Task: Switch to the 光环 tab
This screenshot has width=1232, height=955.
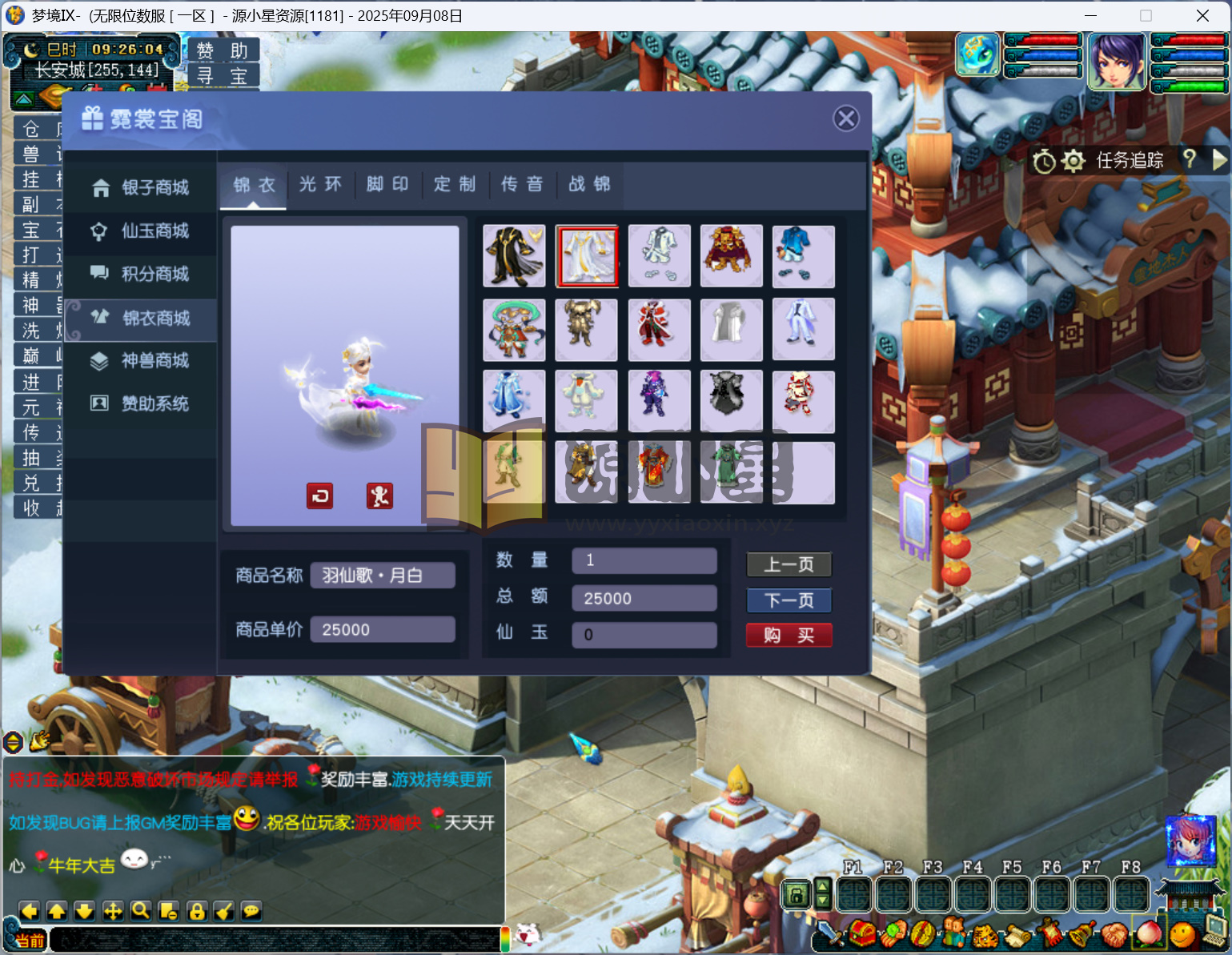Action: tap(320, 184)
